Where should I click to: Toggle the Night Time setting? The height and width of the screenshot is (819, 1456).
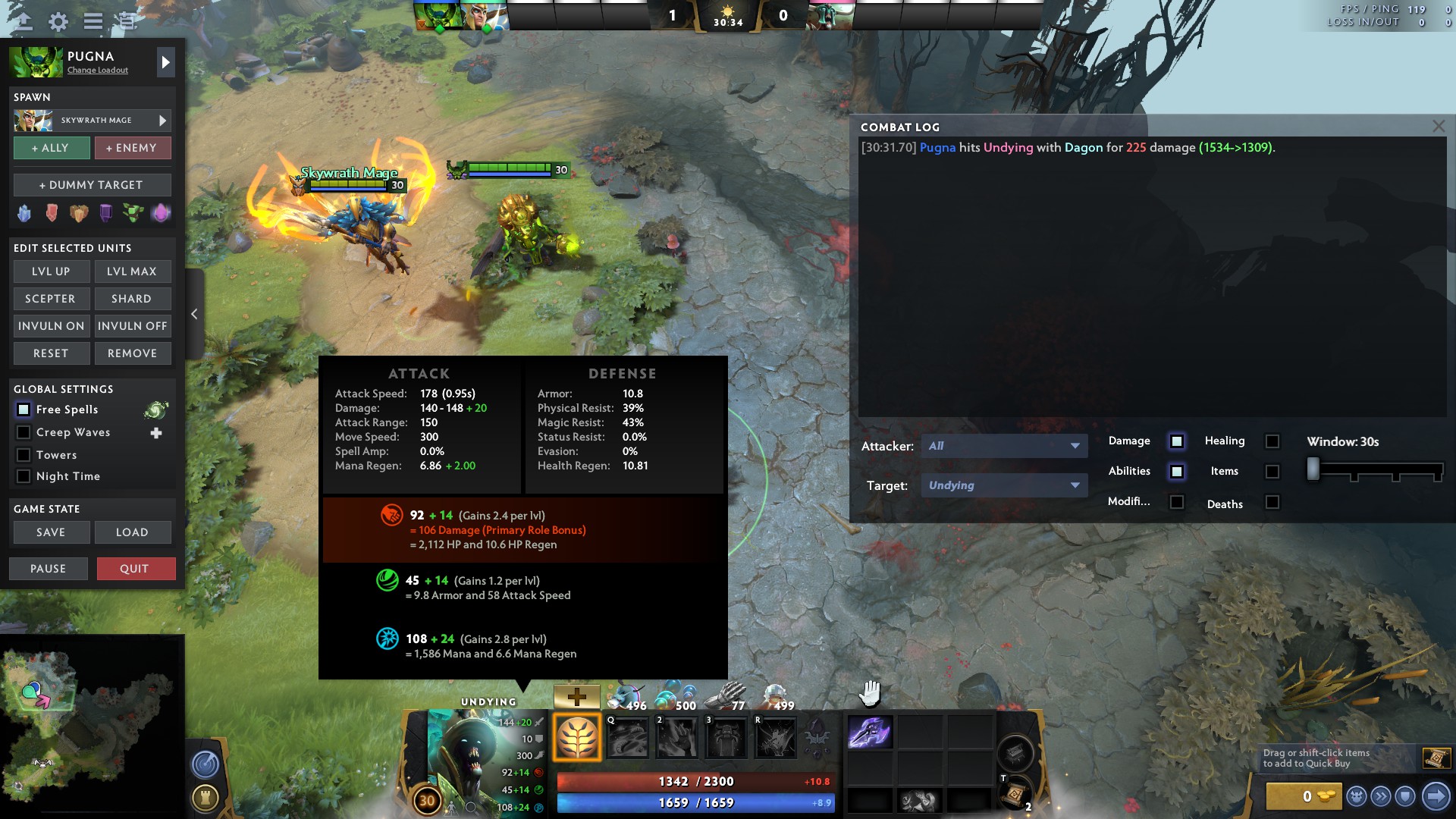coord(24,476)
